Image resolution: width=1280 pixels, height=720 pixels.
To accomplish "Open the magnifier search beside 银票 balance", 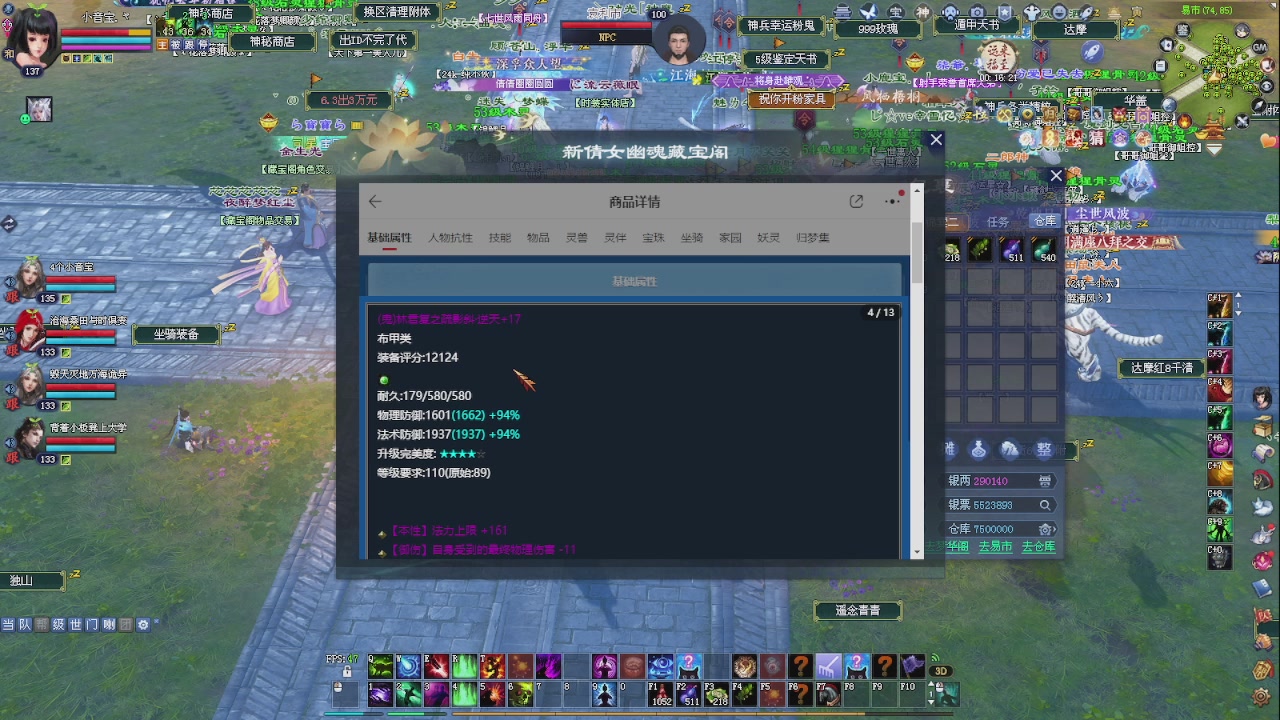I will 1045,505.
